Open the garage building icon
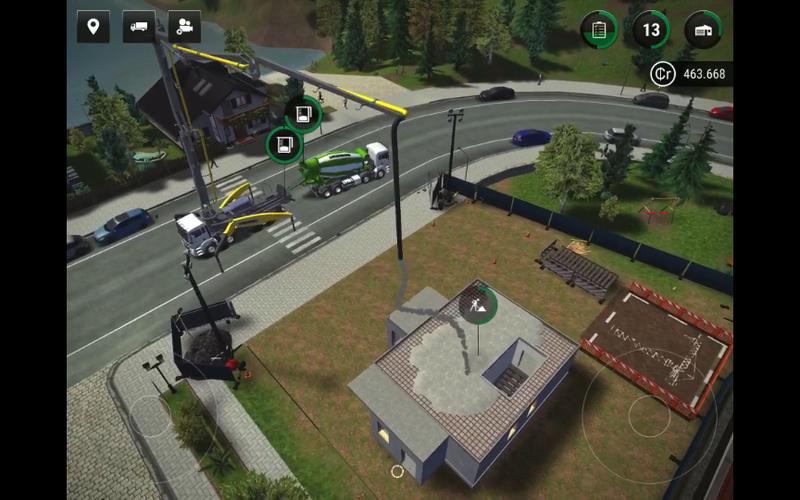The width and height of the screenshot is (800, 500). (704, 30)
